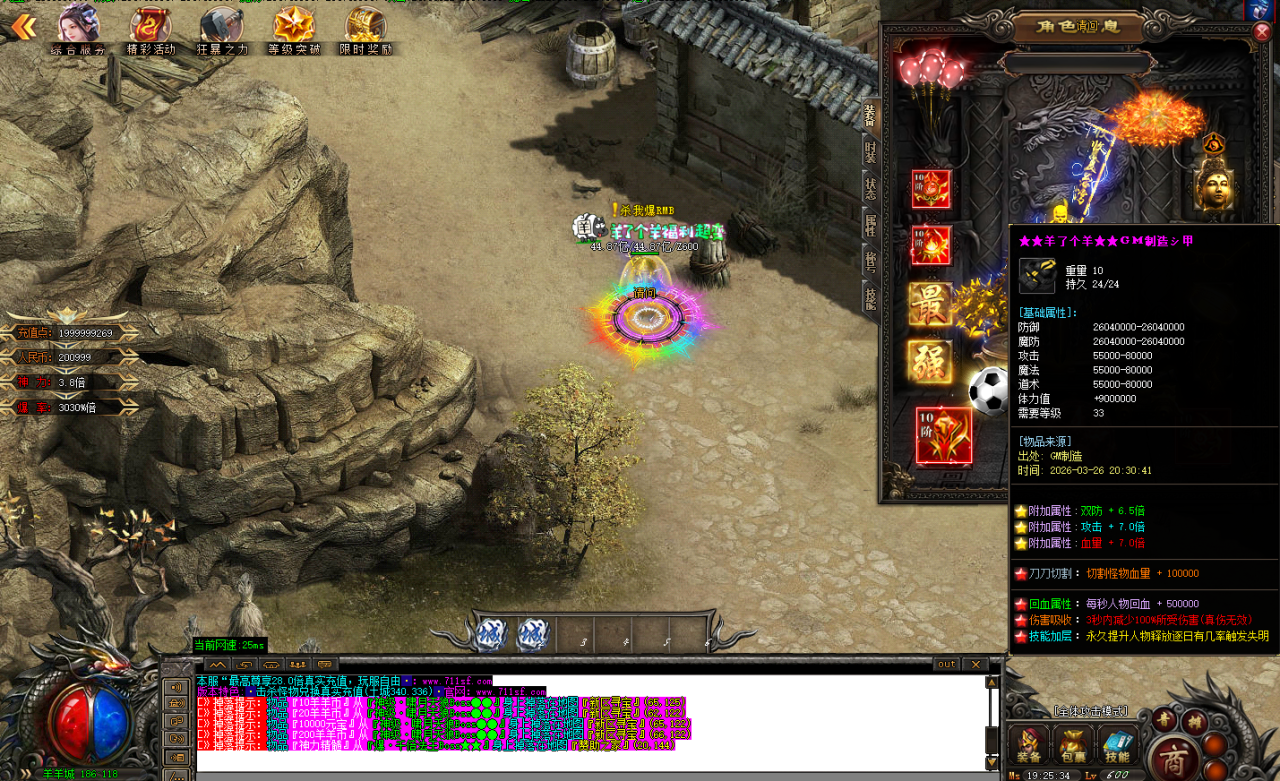The width and height of the screenshot is (1280, 781).
Task: Click the golden 最 equipment slot
Action: tap(930, 304)
